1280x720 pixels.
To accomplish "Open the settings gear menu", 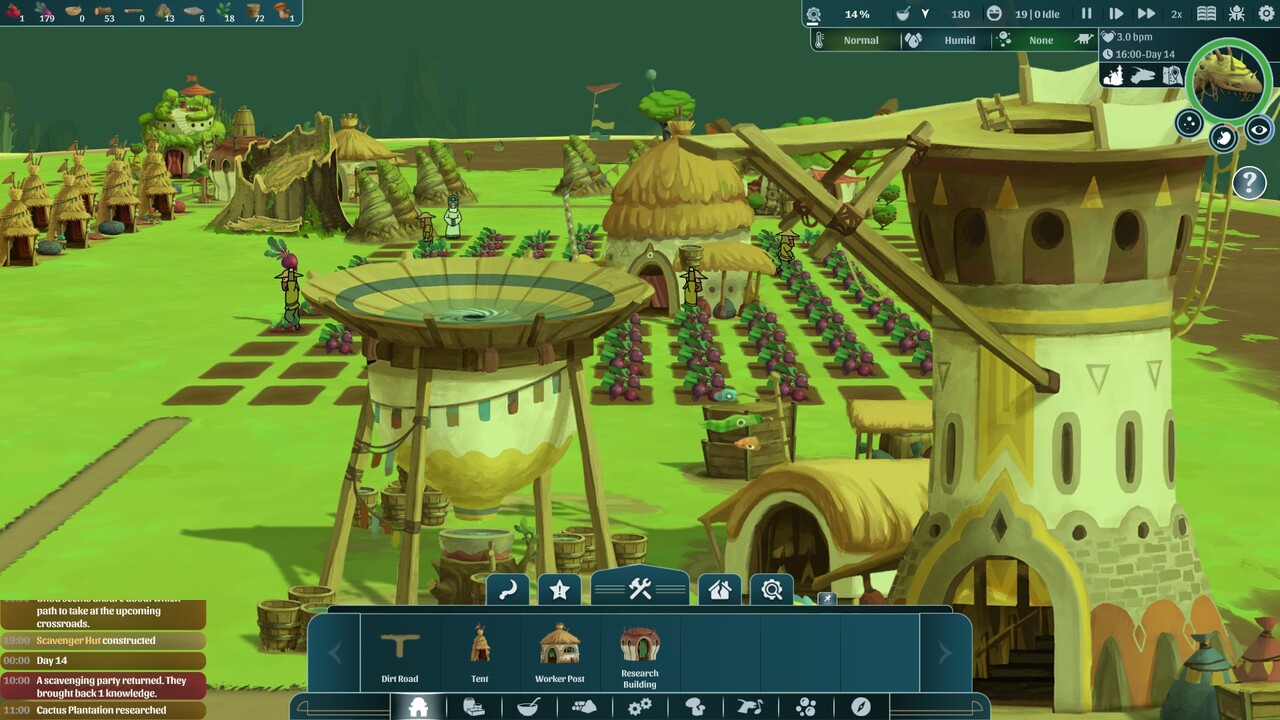I will click(x=1266, y=14).
